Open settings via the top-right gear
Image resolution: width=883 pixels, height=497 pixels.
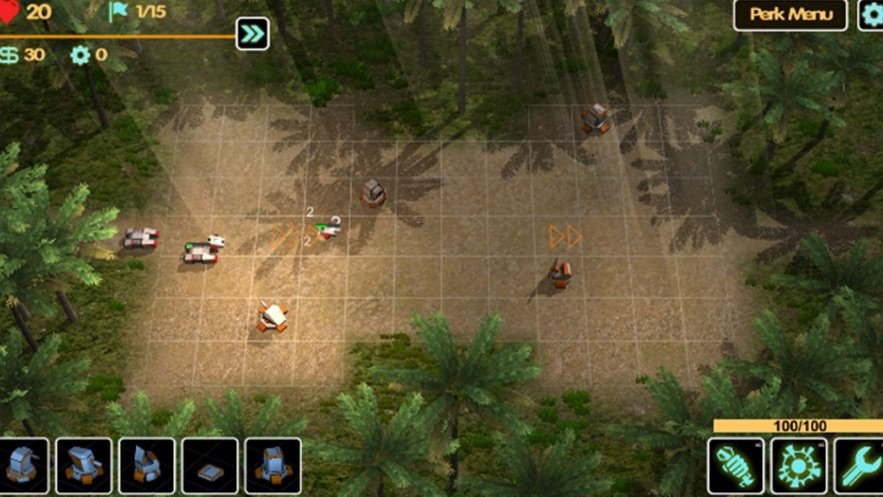[872, 15]
